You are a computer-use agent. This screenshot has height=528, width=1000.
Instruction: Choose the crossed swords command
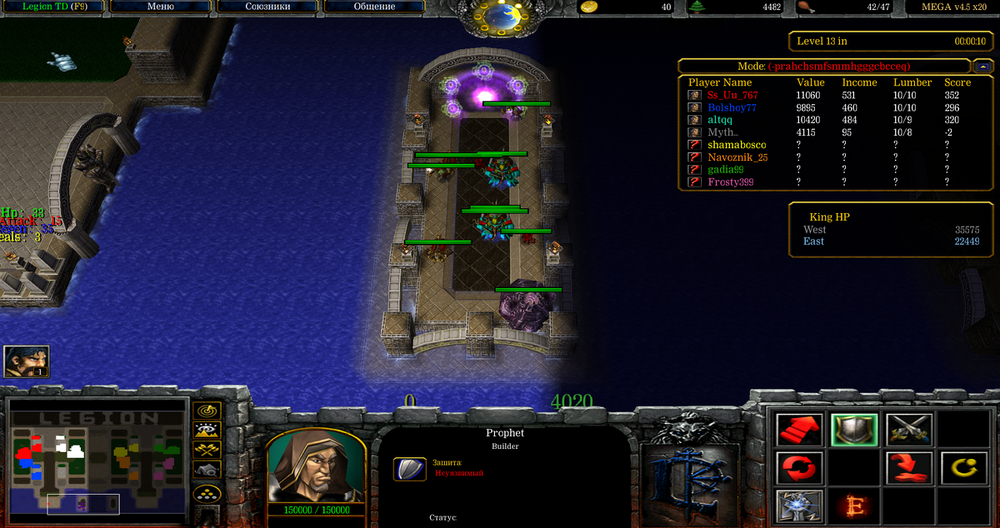908,430
